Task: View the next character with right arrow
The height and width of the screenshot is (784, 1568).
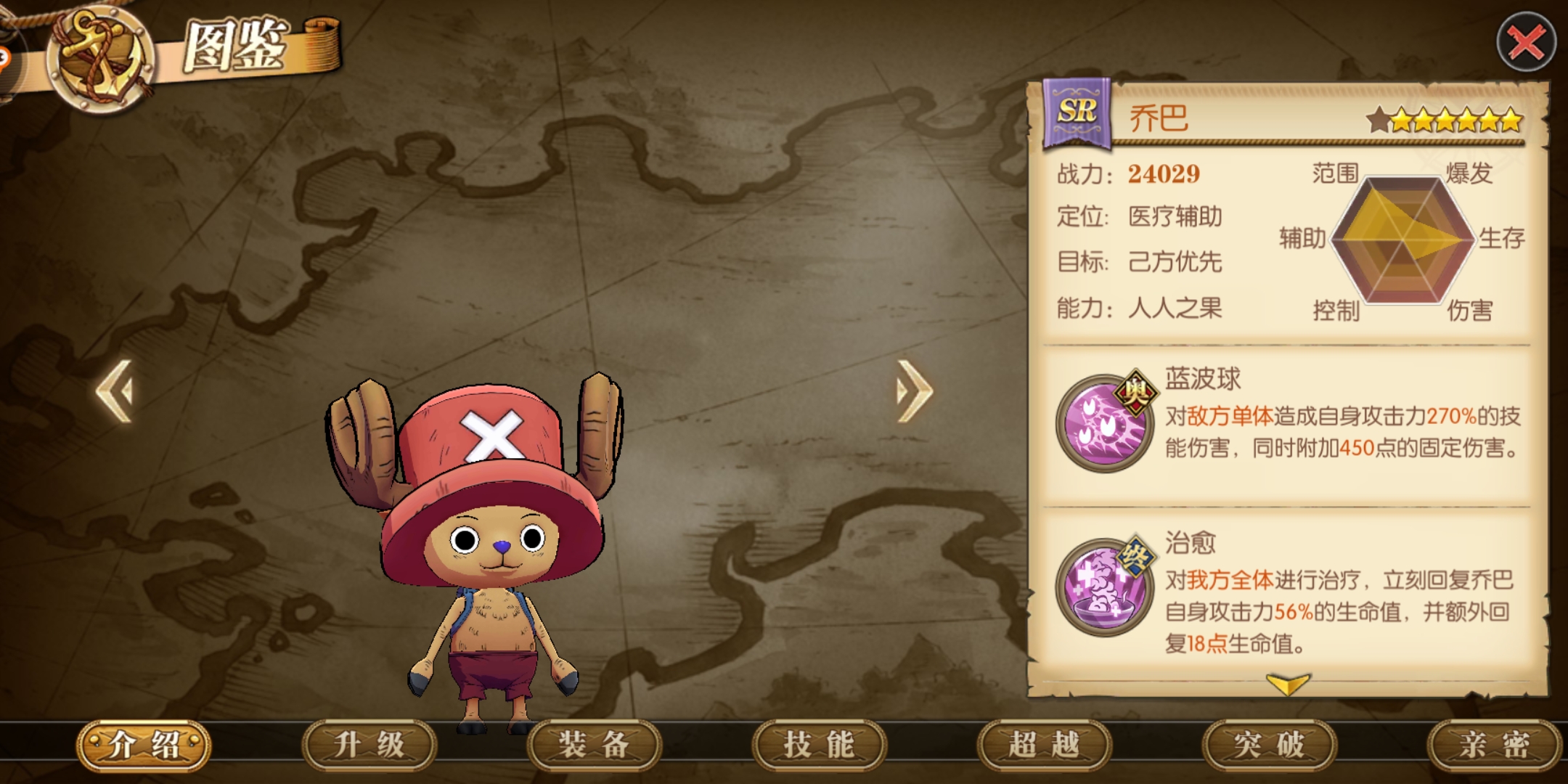Action: (913, 391)
